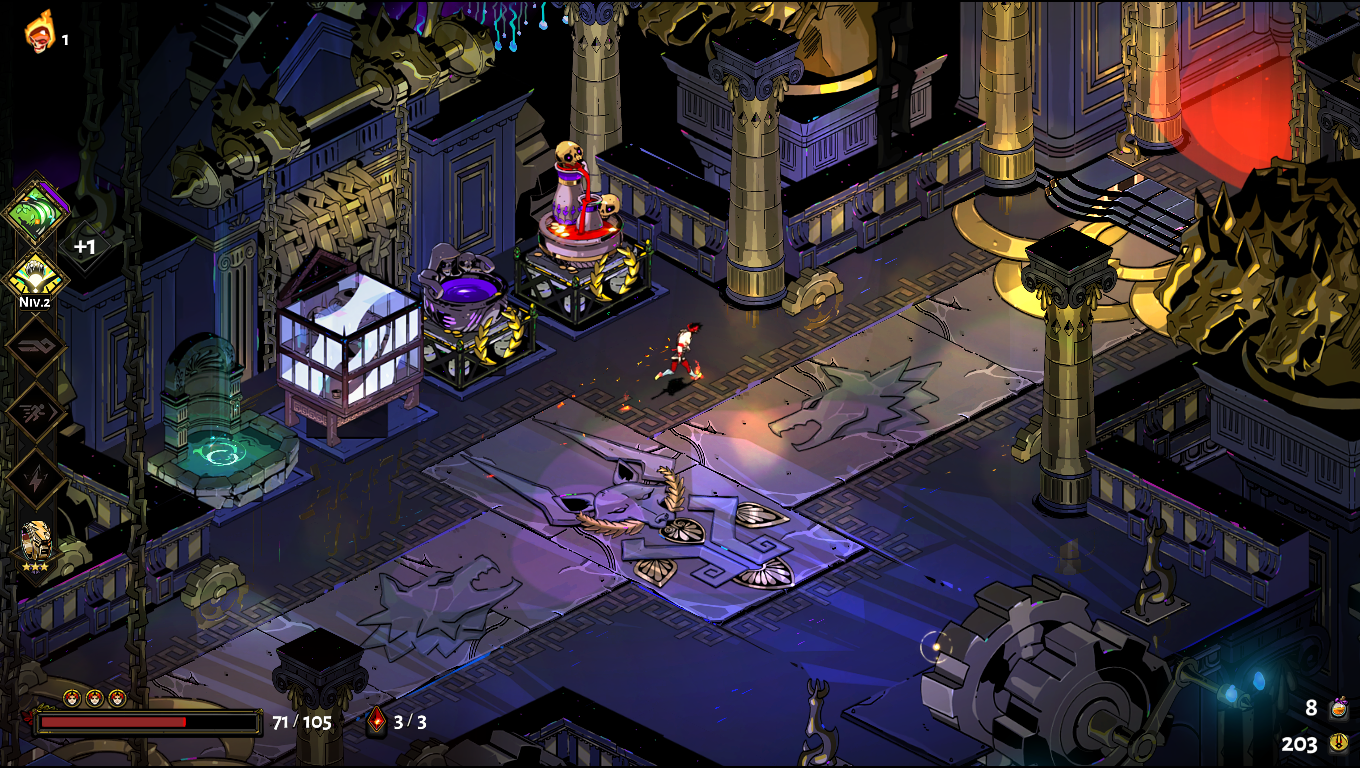Click the empty lightning bolt boon slot
Viewport: 1360px width, 768px height.
point(36,478)
